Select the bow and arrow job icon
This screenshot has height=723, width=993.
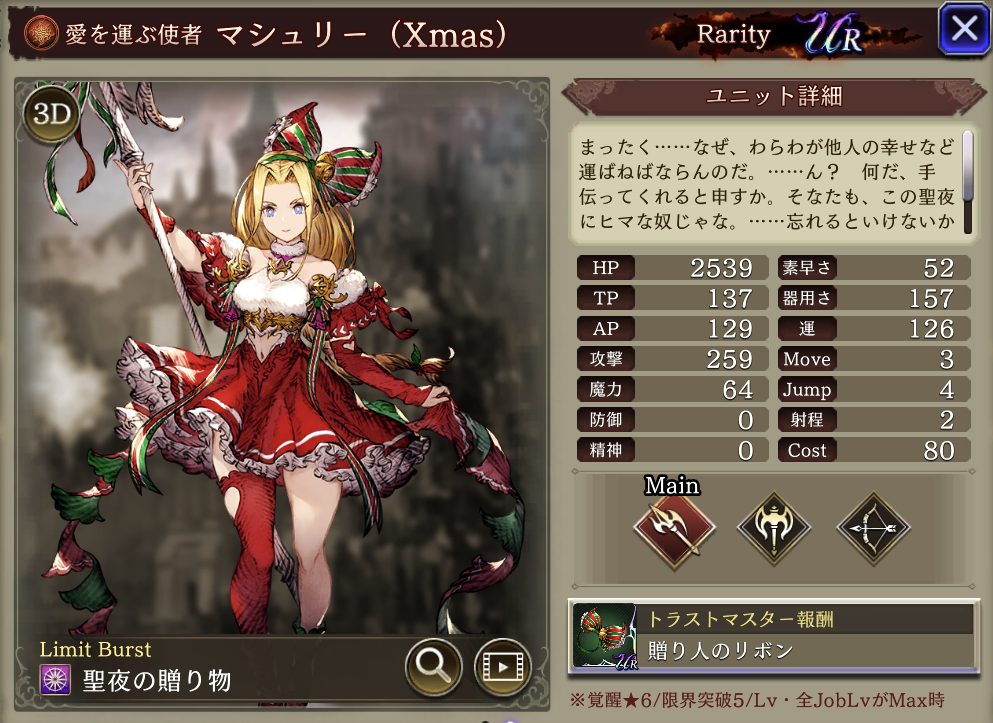(x=873, y=528)
